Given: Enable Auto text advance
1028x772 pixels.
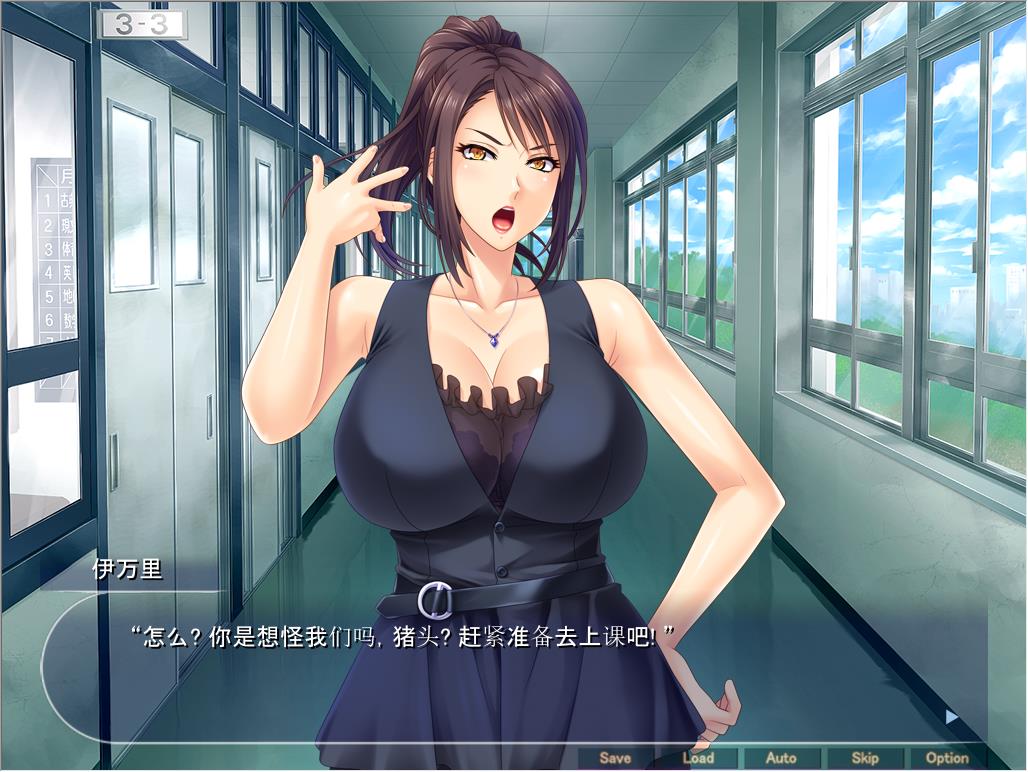Looking at the screenshot, I should tap(781, 758).
